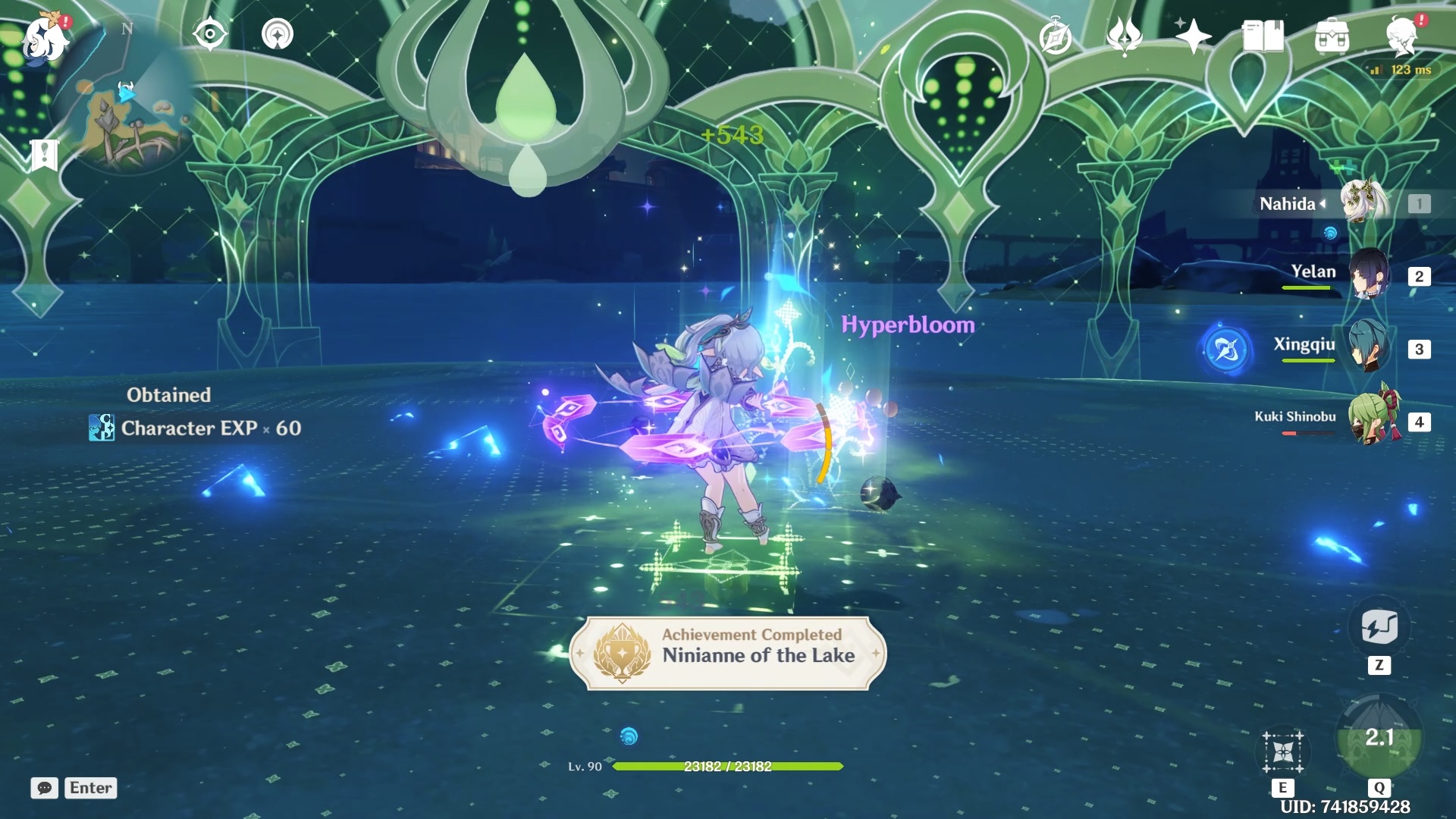Click the broadcast ping icon at the top

coord(277,34)
